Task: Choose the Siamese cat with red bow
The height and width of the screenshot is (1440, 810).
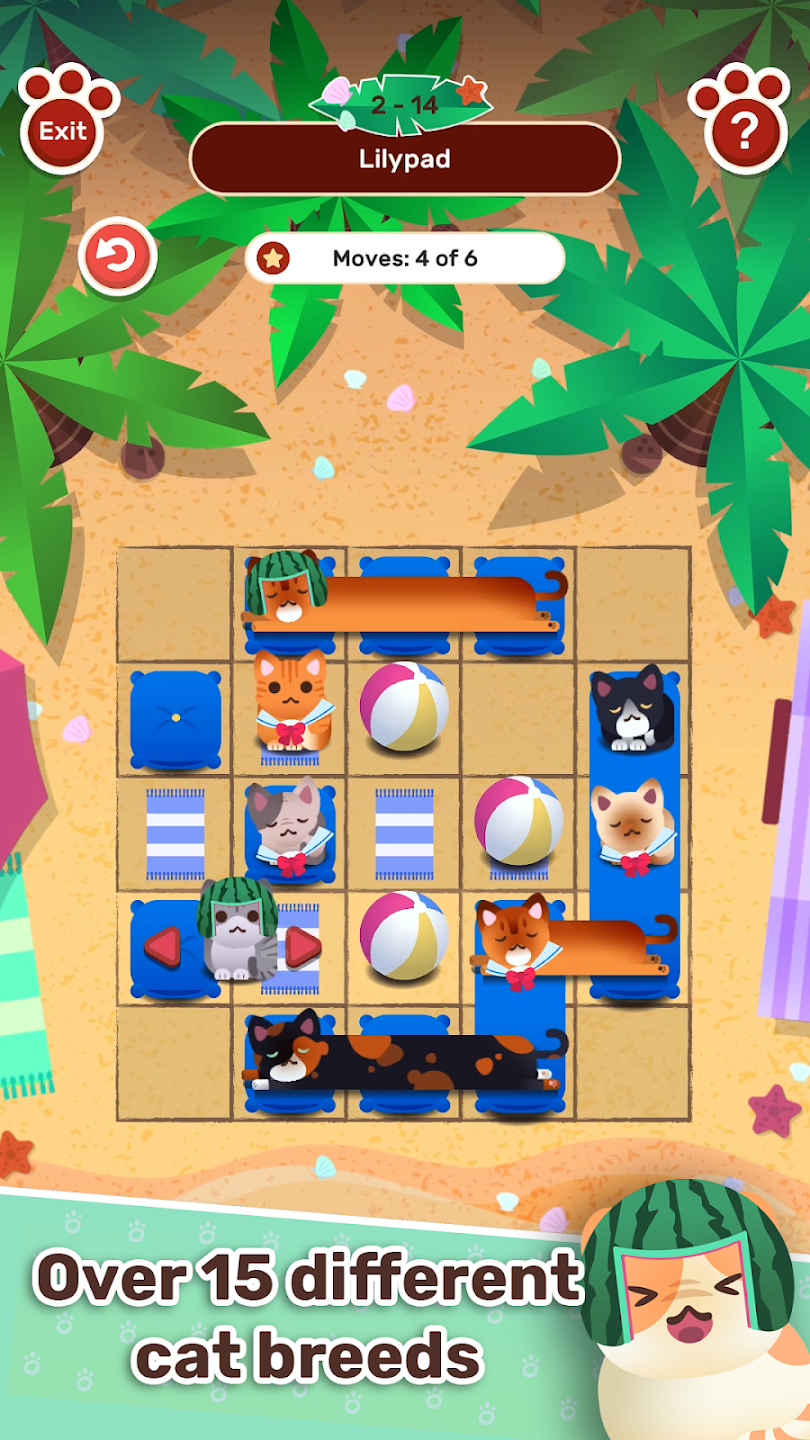Action: (x=630, y=823)
